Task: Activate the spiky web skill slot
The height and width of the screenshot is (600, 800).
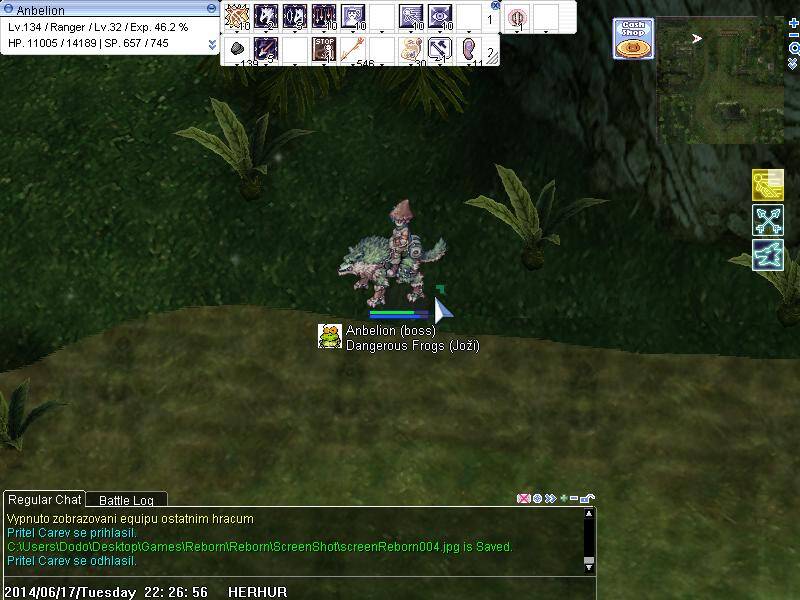Action: pos(237,17)
